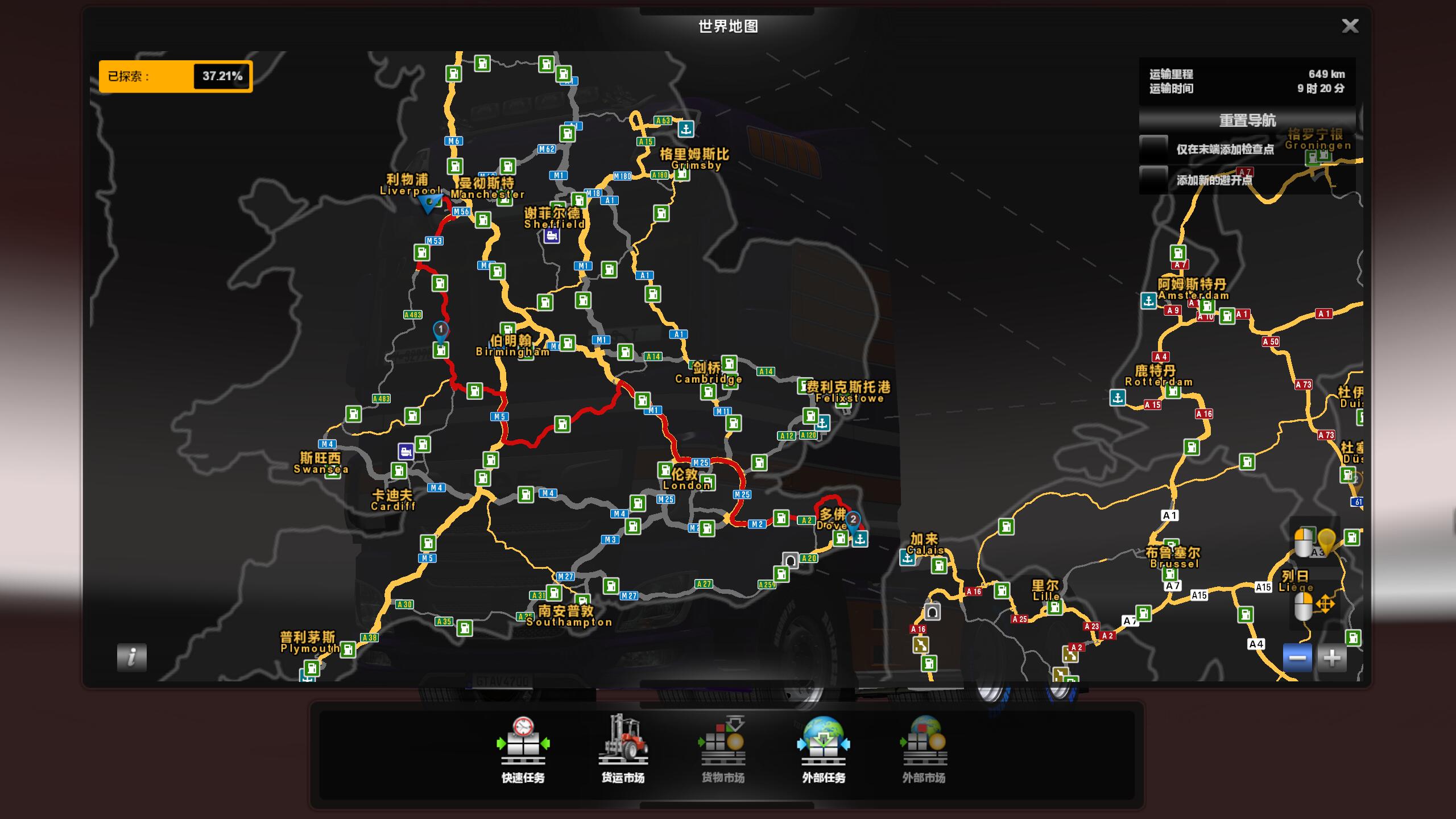1456x819 pixels.
Task: Open 快速任务 quick jobs
Action: click(523, 750)
